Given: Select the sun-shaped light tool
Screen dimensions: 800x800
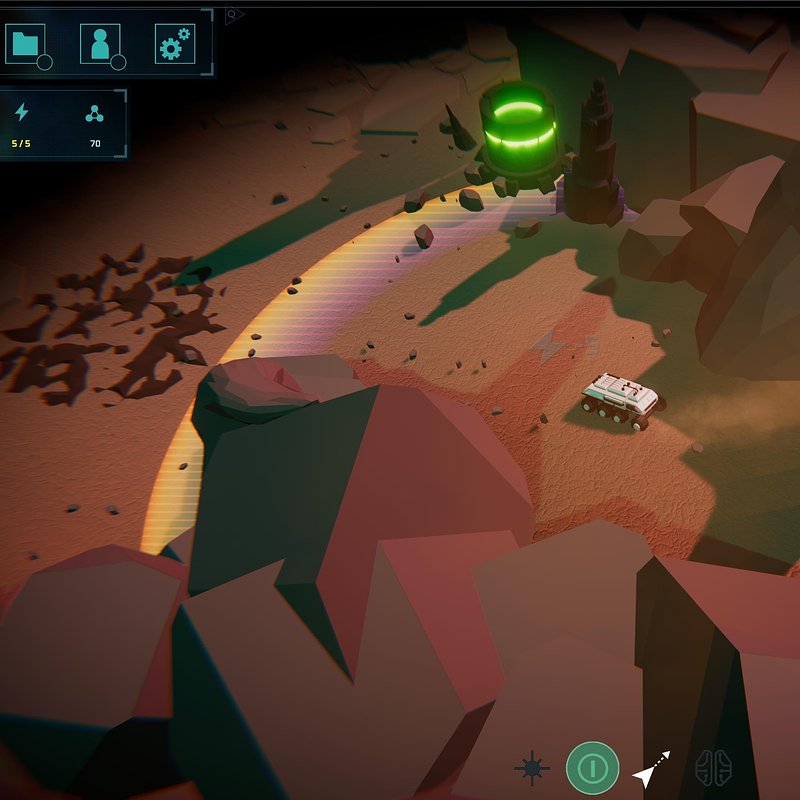Looking at the screenshot, I should point(532,768).
